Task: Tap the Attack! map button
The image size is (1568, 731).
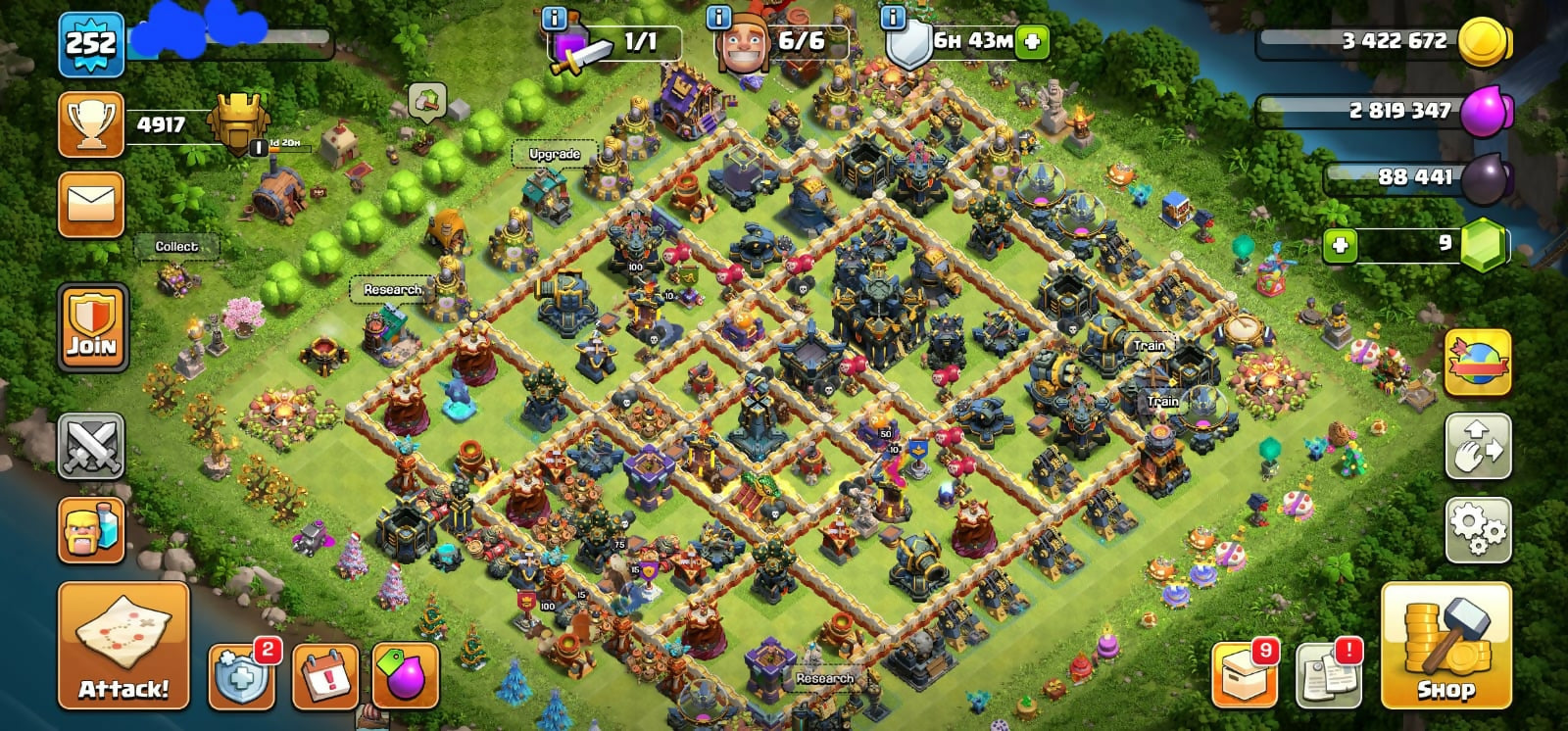Action: [x=123, y=646]
